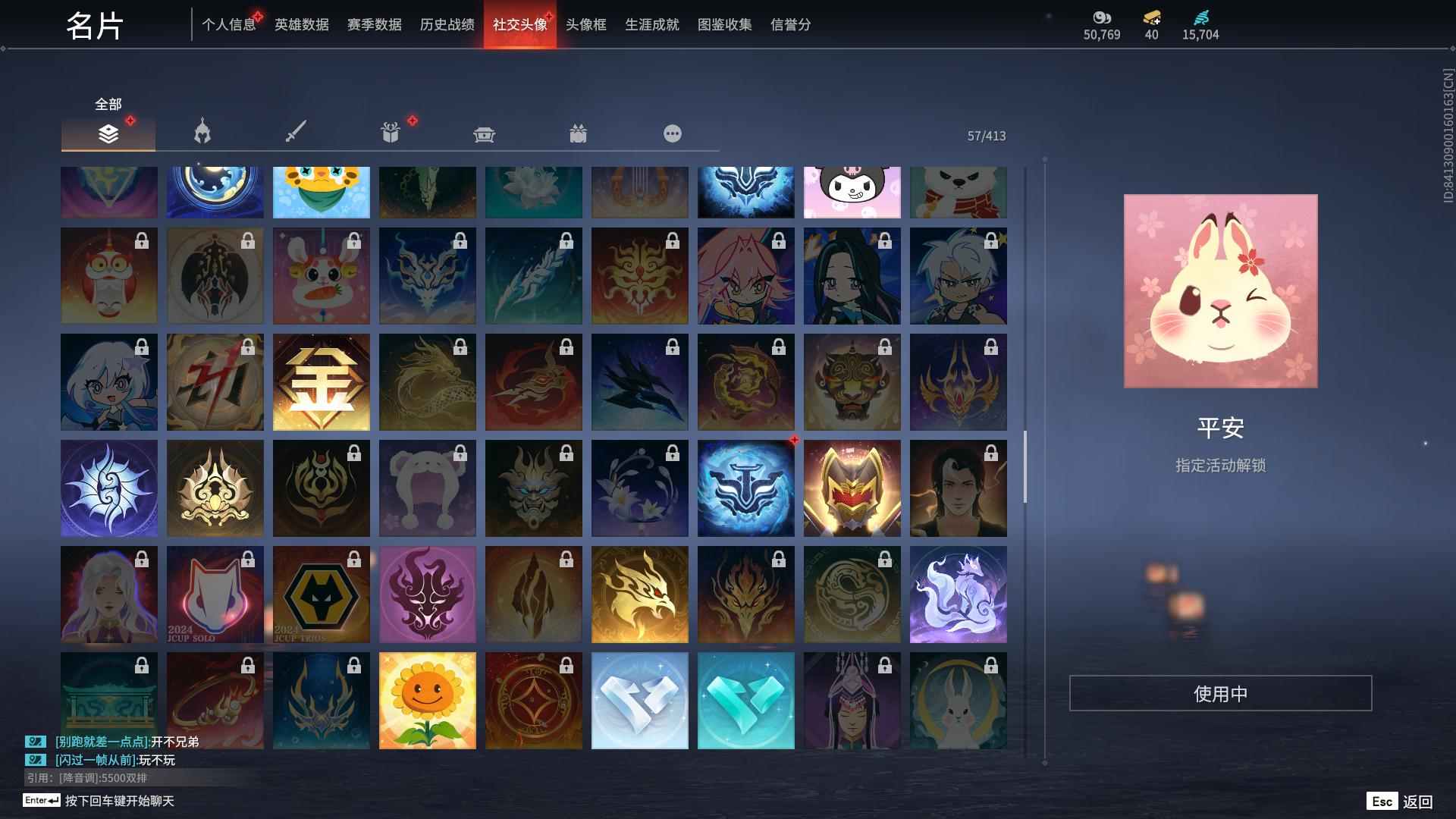The width and height of the screenshot is (1456, 819).
Task: Open the 生涯成就 menu item
Action: click(x=651, y=24)
